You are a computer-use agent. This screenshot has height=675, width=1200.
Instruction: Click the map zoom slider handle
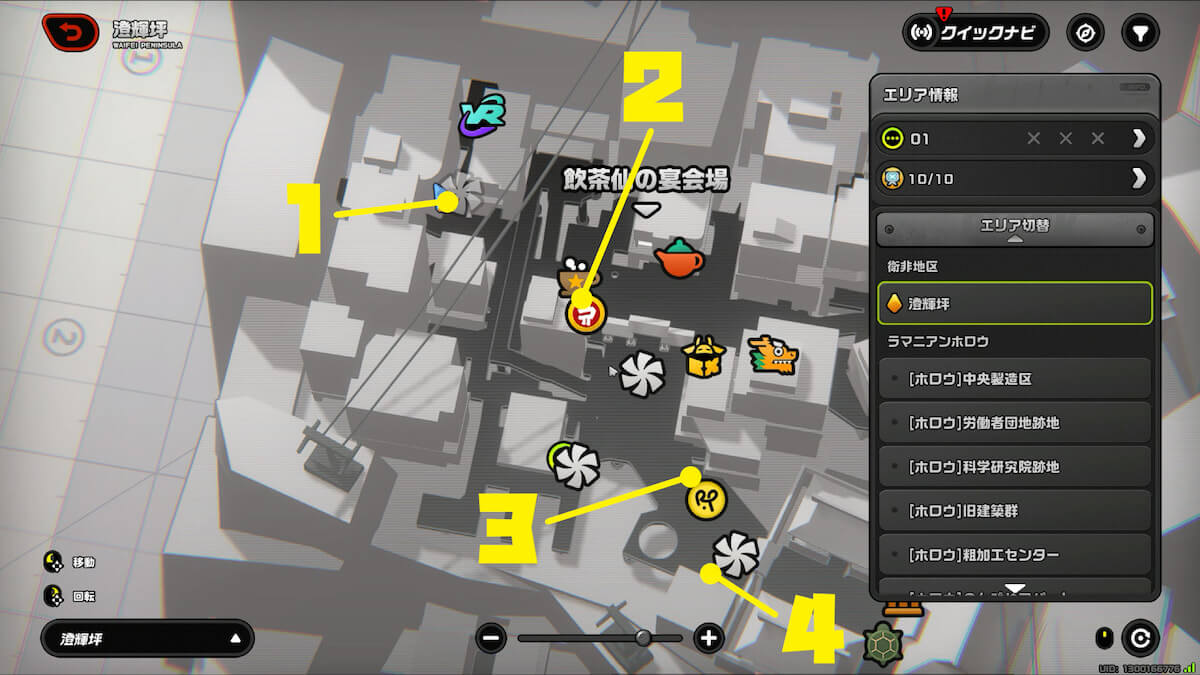pos(643,638)
